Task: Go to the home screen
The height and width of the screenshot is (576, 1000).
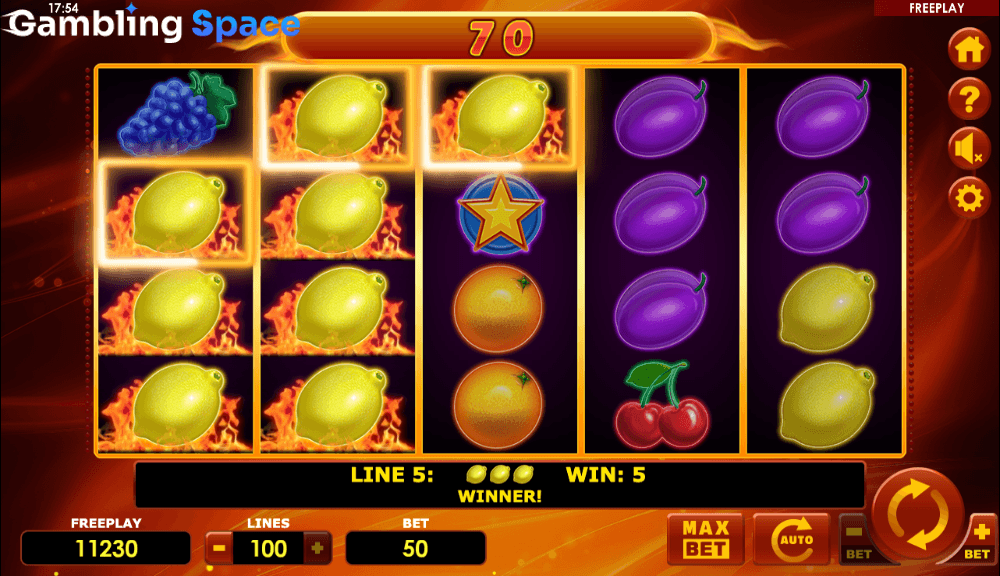Action: coord(968,48)
